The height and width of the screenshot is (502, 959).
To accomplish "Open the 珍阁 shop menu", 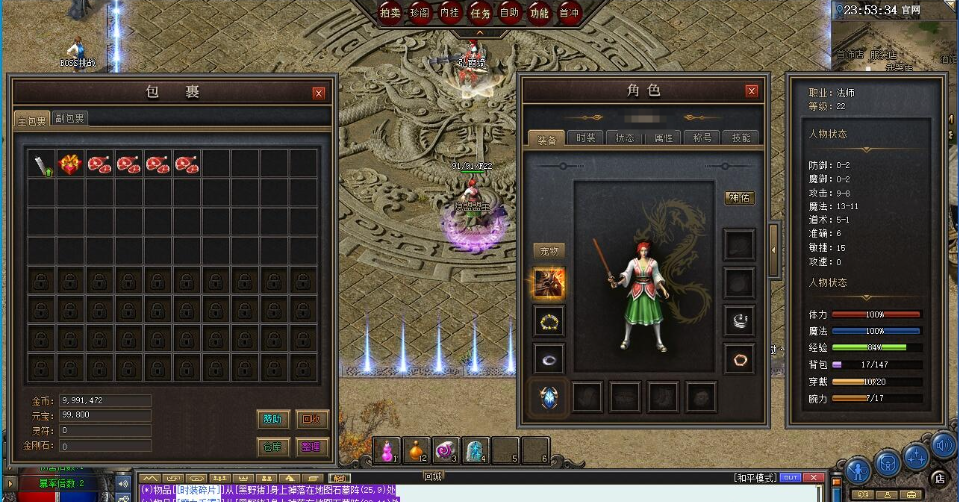I will [420, 13].
